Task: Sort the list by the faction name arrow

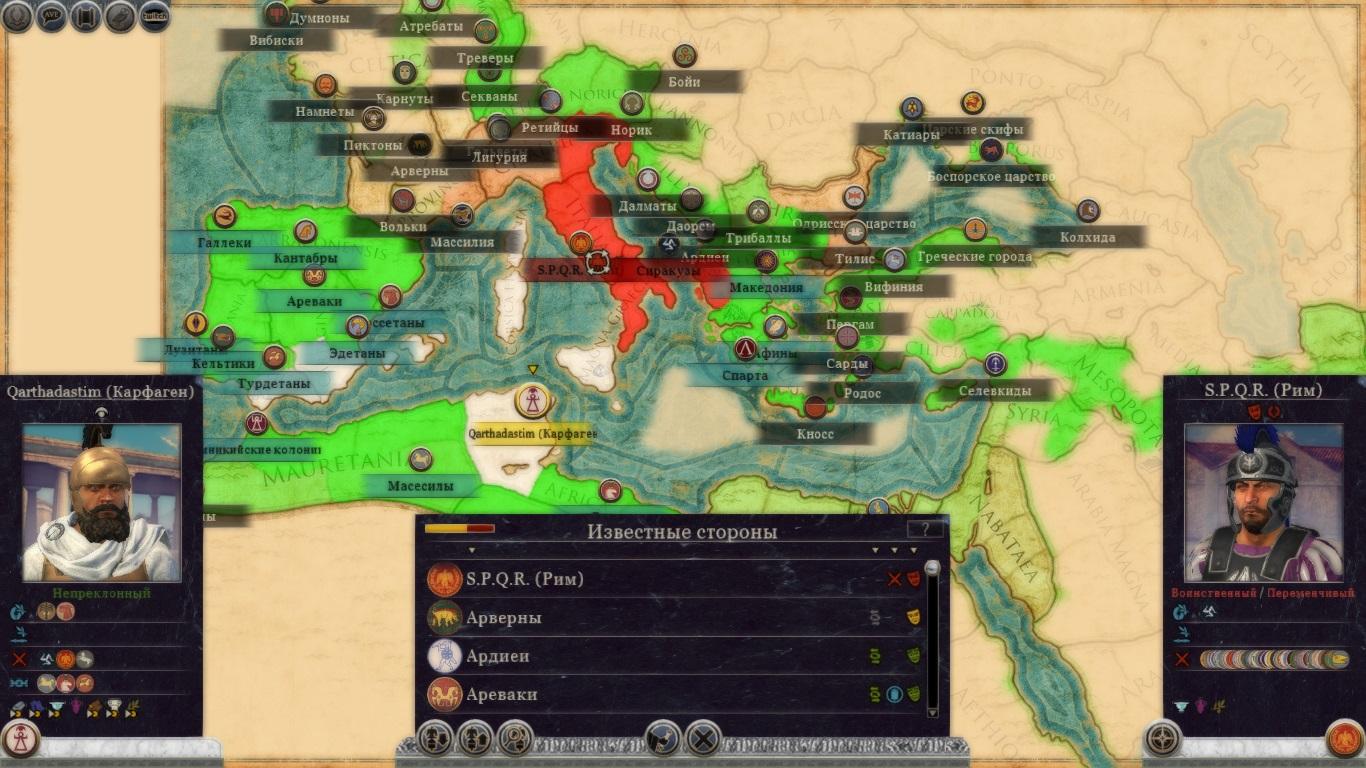Action: [472, 550]
